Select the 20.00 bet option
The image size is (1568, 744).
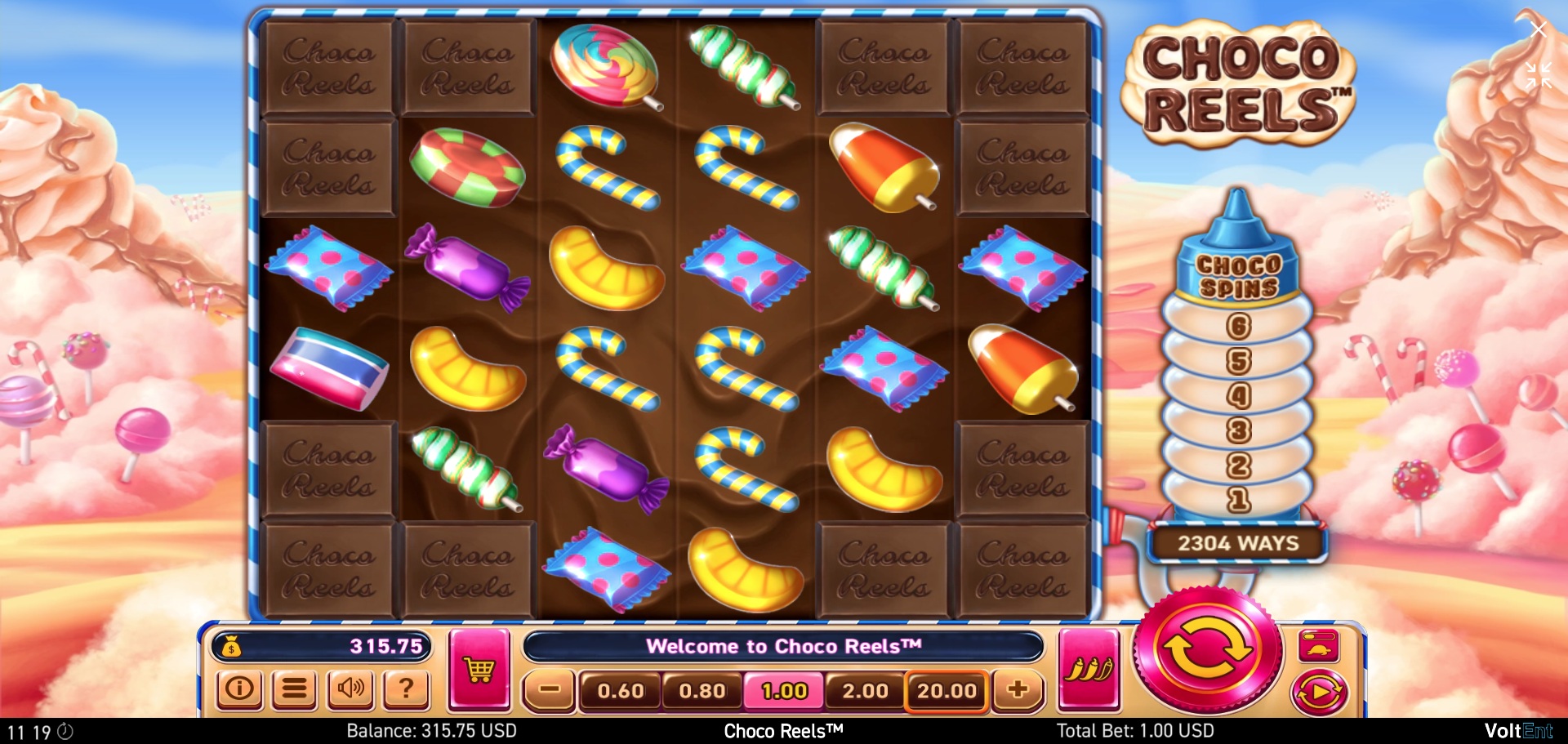point(946,690)
